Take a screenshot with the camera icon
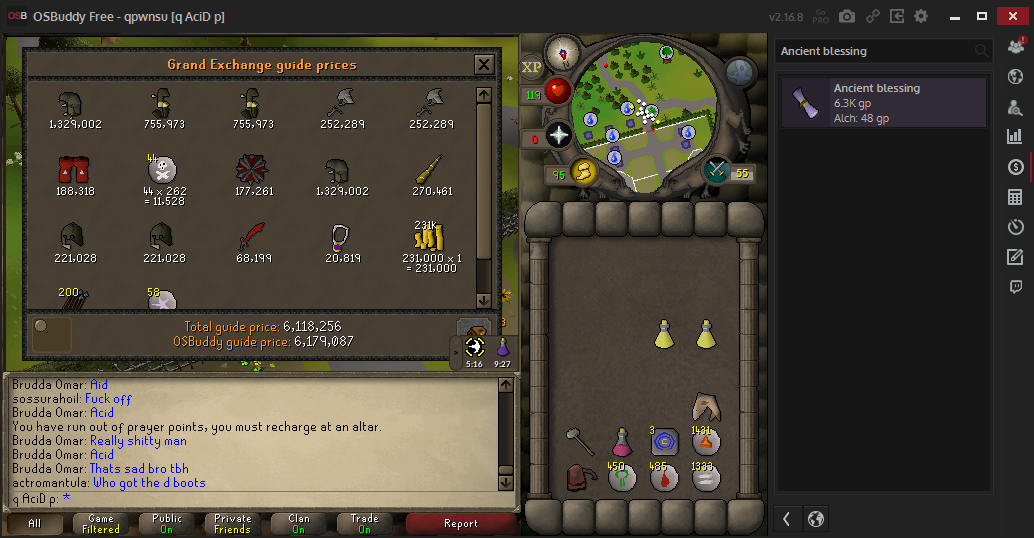 847,16
